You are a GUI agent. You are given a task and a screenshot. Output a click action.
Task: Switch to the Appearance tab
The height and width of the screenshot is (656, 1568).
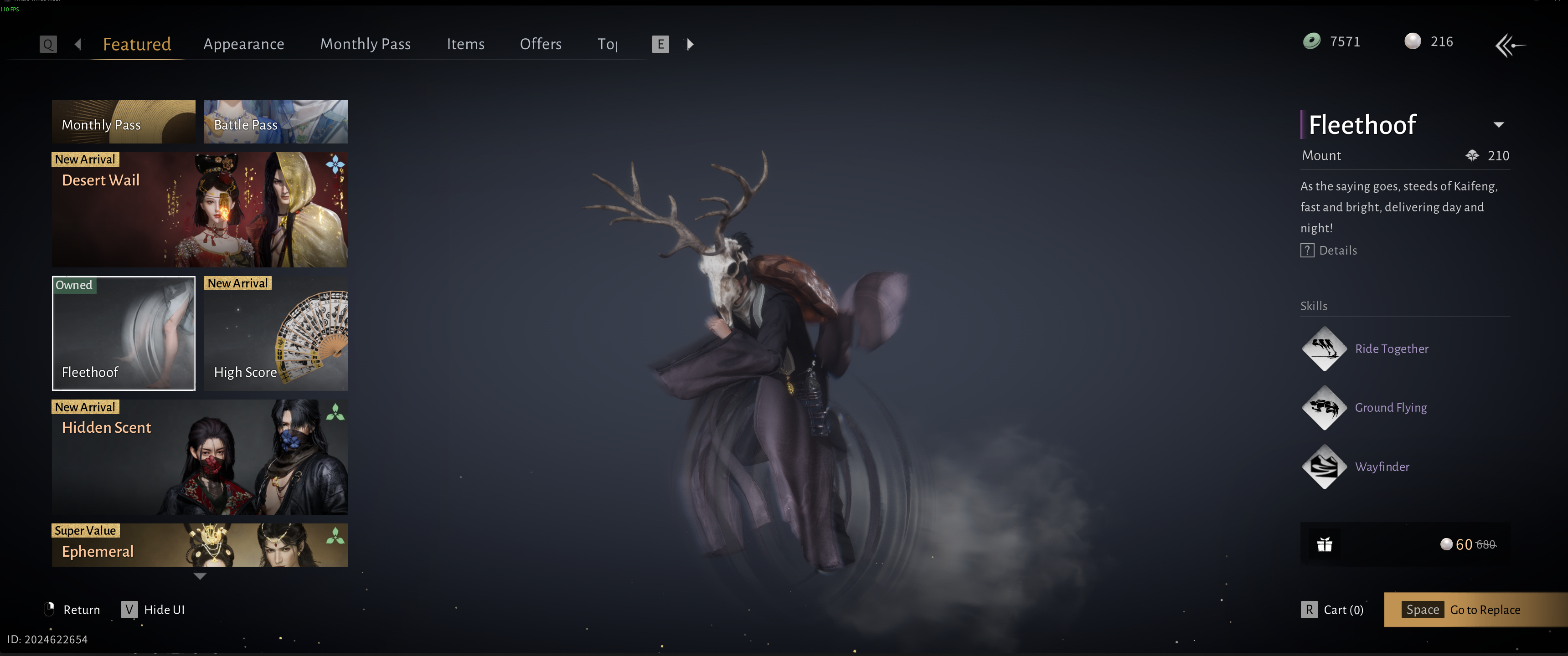243,44
